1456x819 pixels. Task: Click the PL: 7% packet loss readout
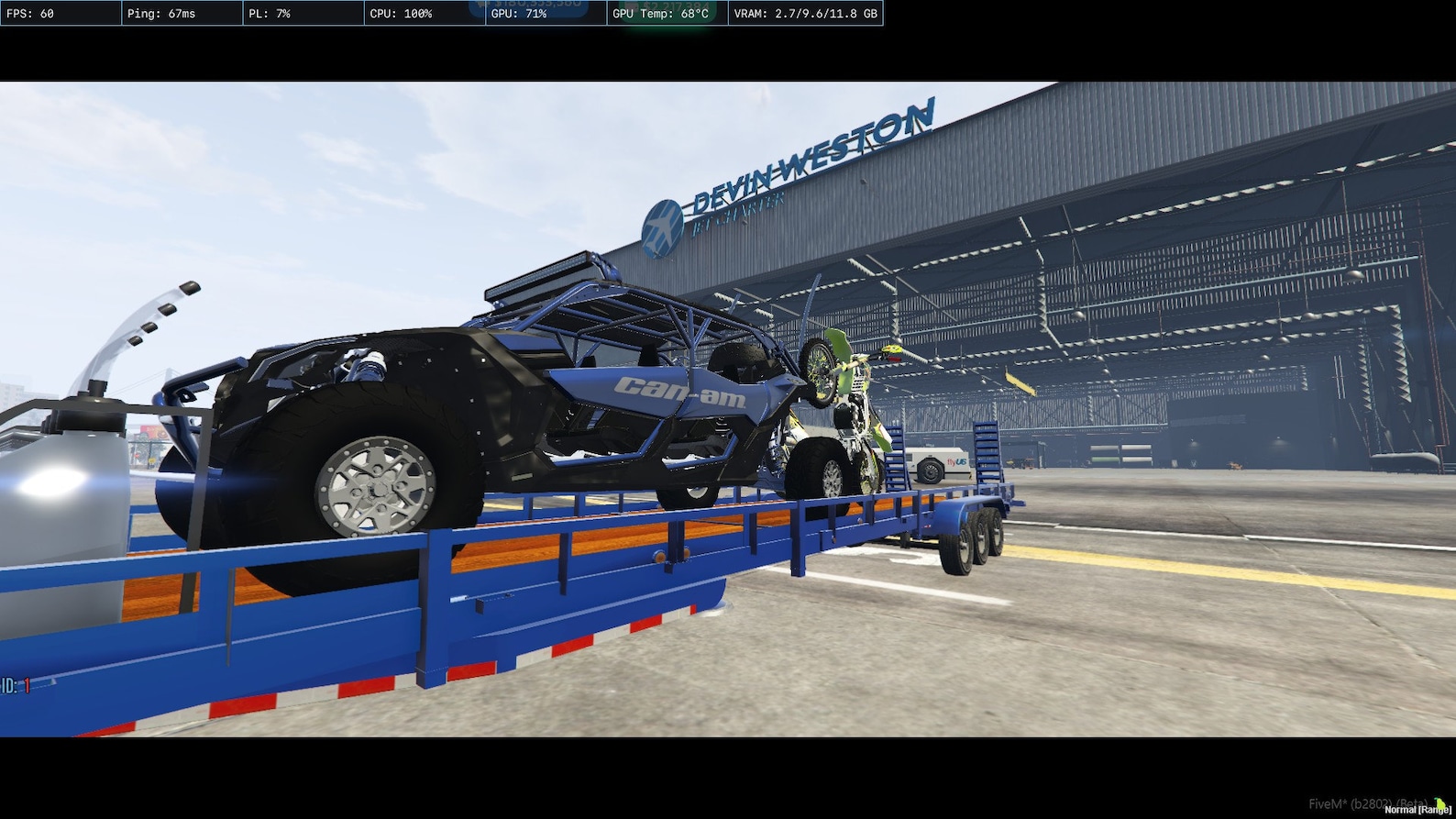pyautogui.click(x=270, y=14)
